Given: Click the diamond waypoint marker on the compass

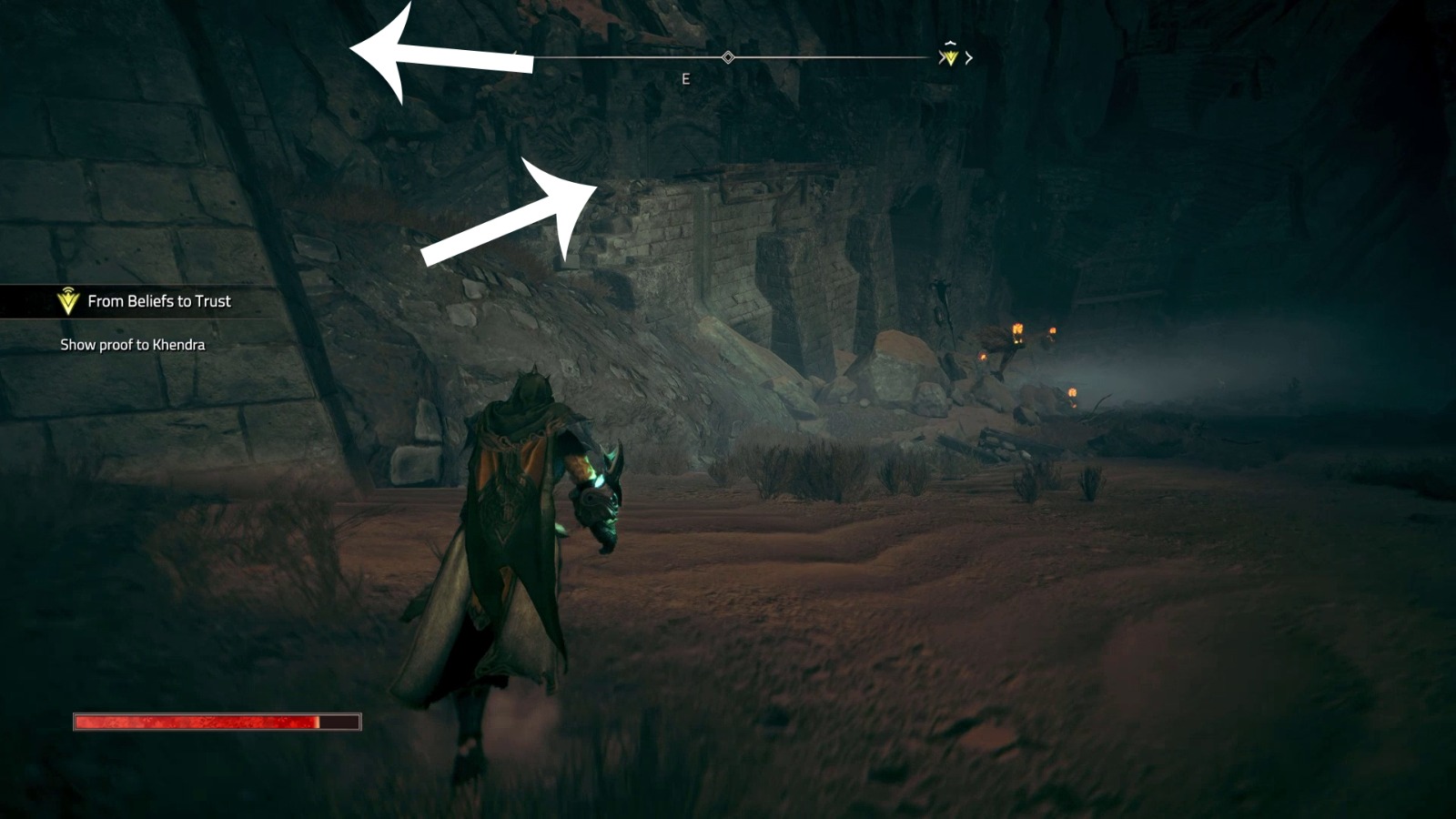Looking at the screenshot, I should (x=726, y=56).
